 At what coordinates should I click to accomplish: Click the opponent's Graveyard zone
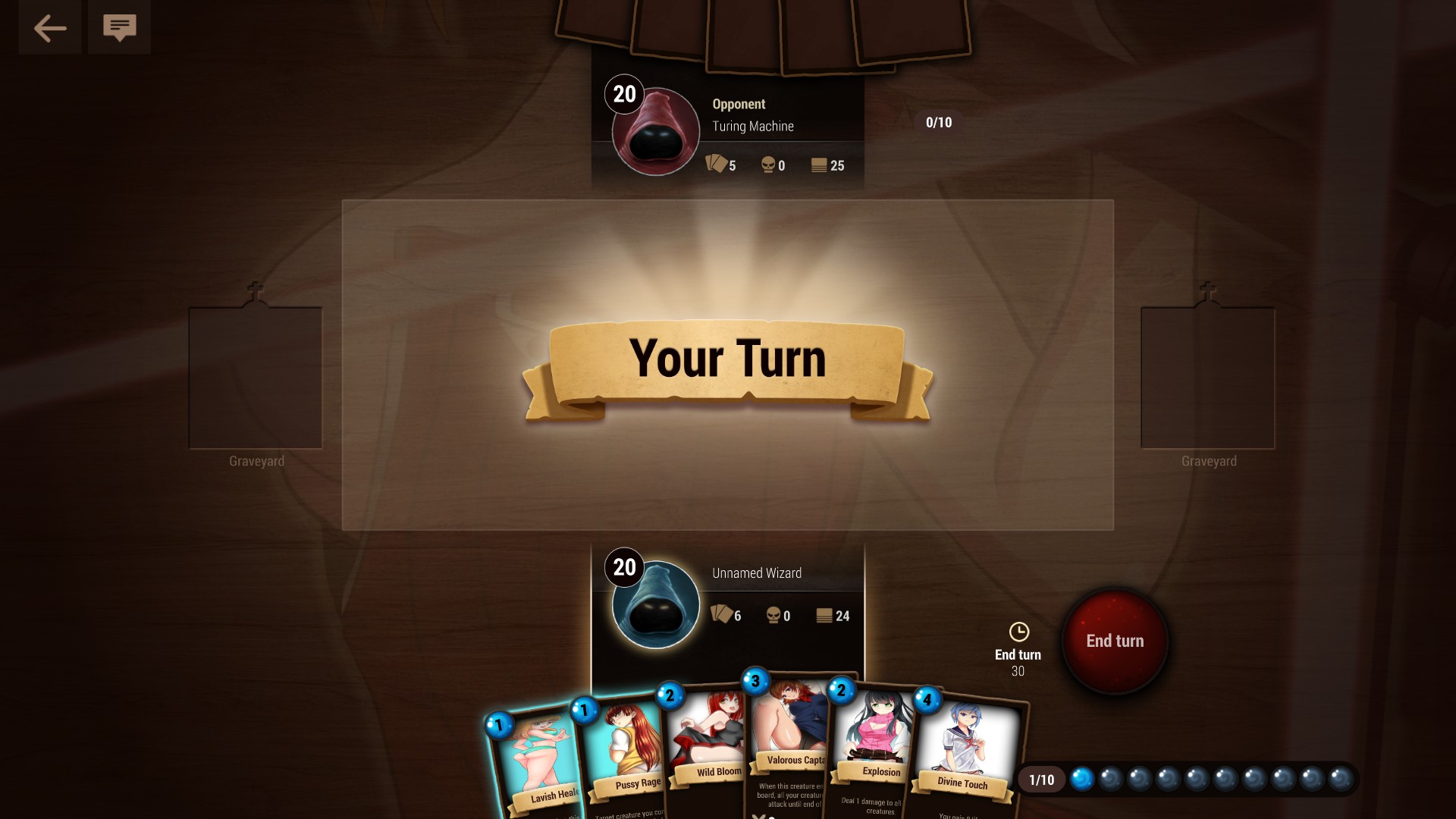[x=1207, y=377]
